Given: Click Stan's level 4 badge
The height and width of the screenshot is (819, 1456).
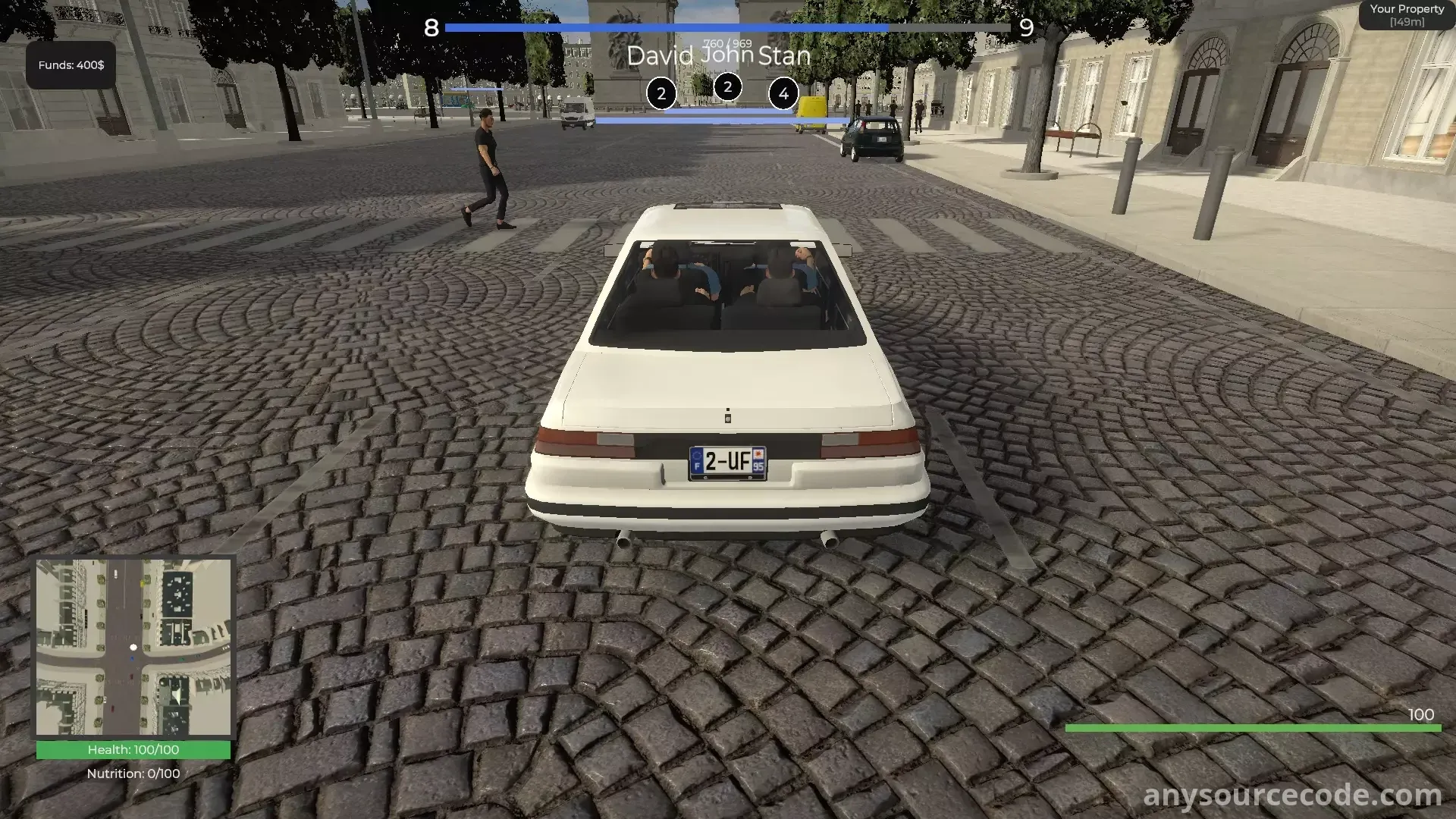Looking at the screenshot, I should pos(783,94).
